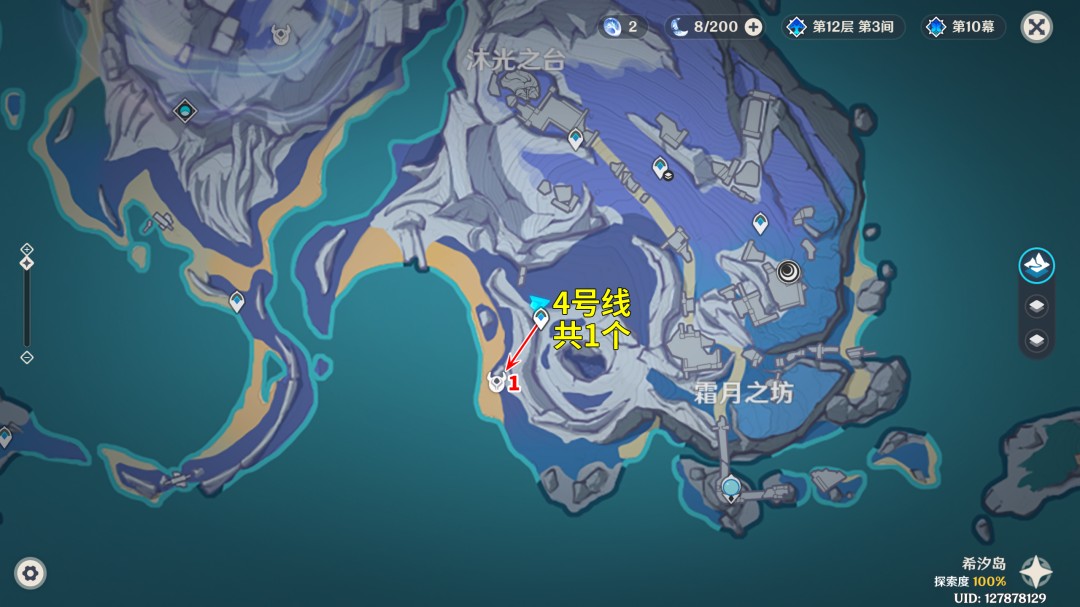The width and height of the screenshot is (1080, 607).
Task: Select the waypoint on the western sandbar
Action: pos(237,300)
